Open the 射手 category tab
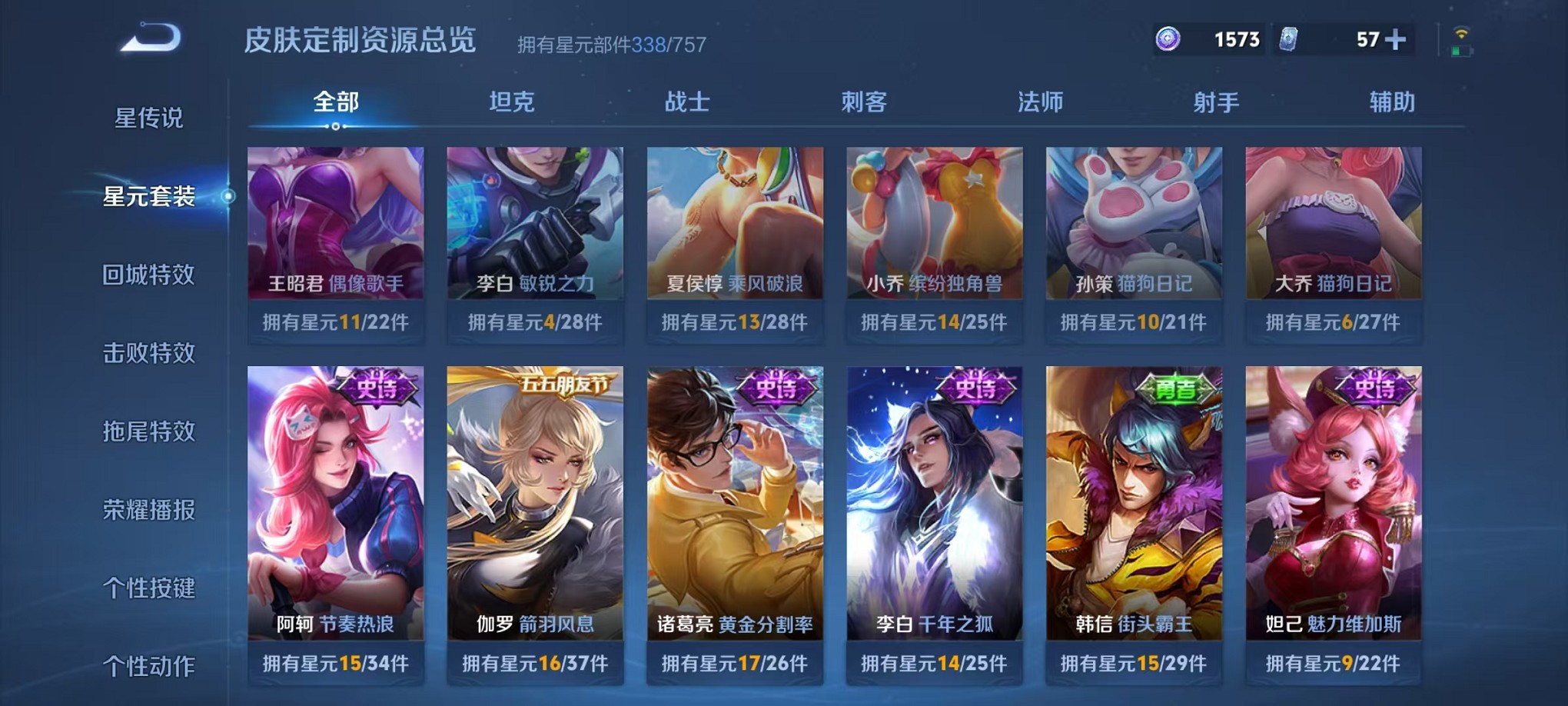The image size is (1568, 706). [1217, 102]
